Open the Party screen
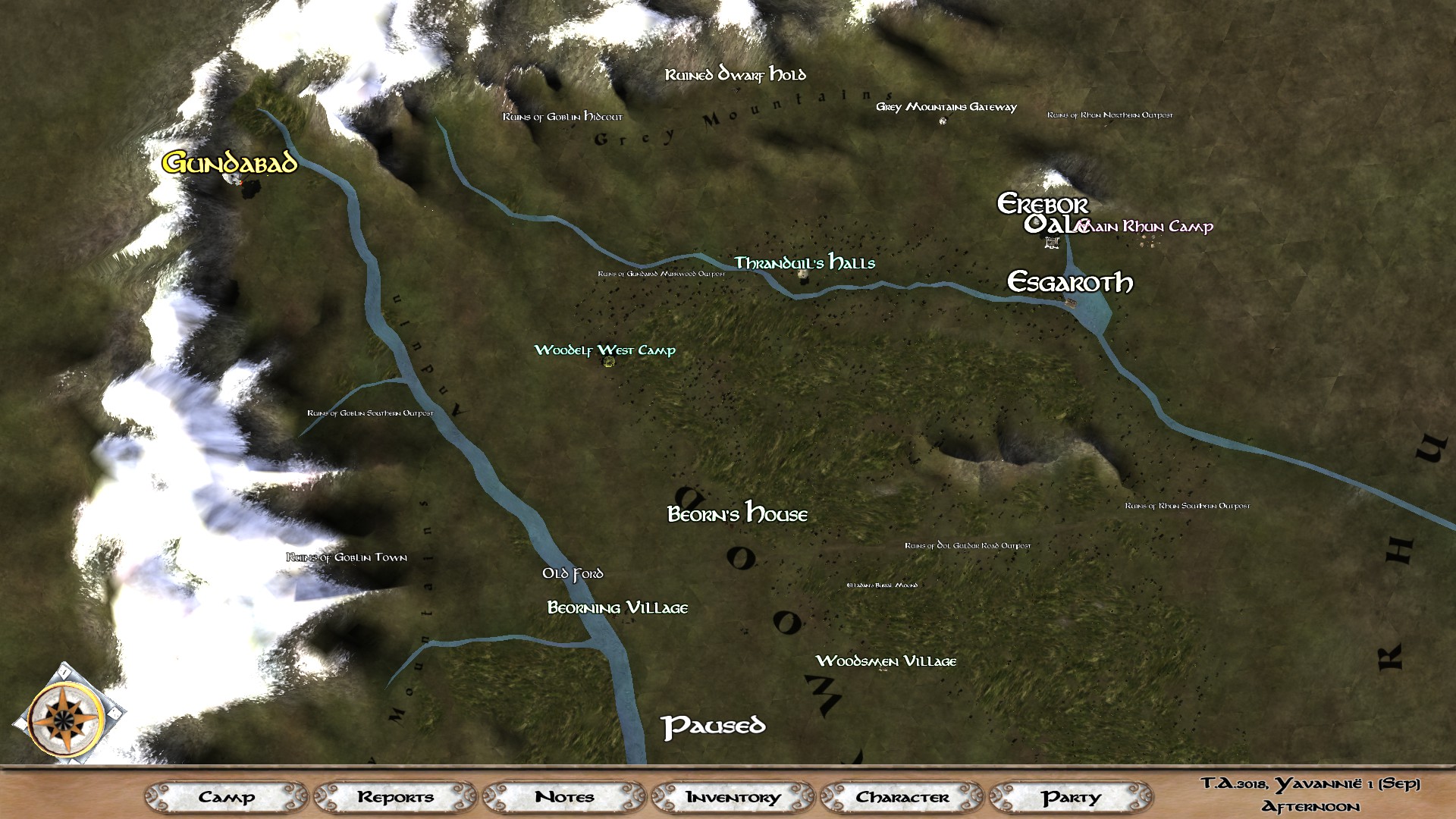This screenshot has width=1456, height=819. coord(1071,797)
